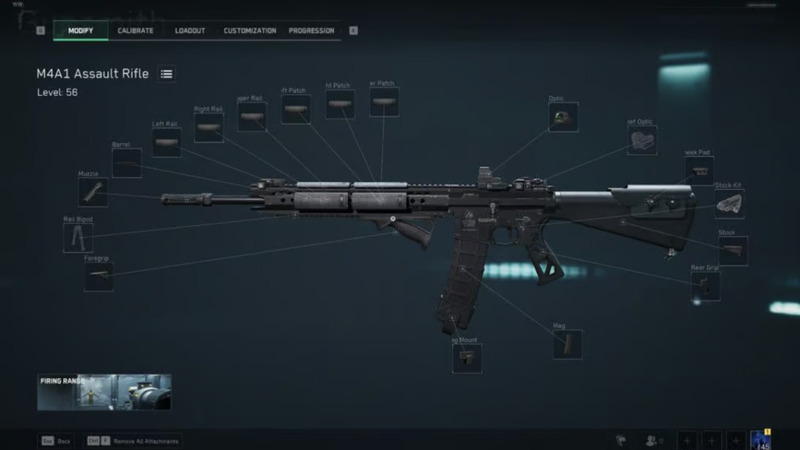The image size is (800, 450).
Task: Choose the Barrel attachment slot
Action: pyautogui.click(x=126, y=164)
